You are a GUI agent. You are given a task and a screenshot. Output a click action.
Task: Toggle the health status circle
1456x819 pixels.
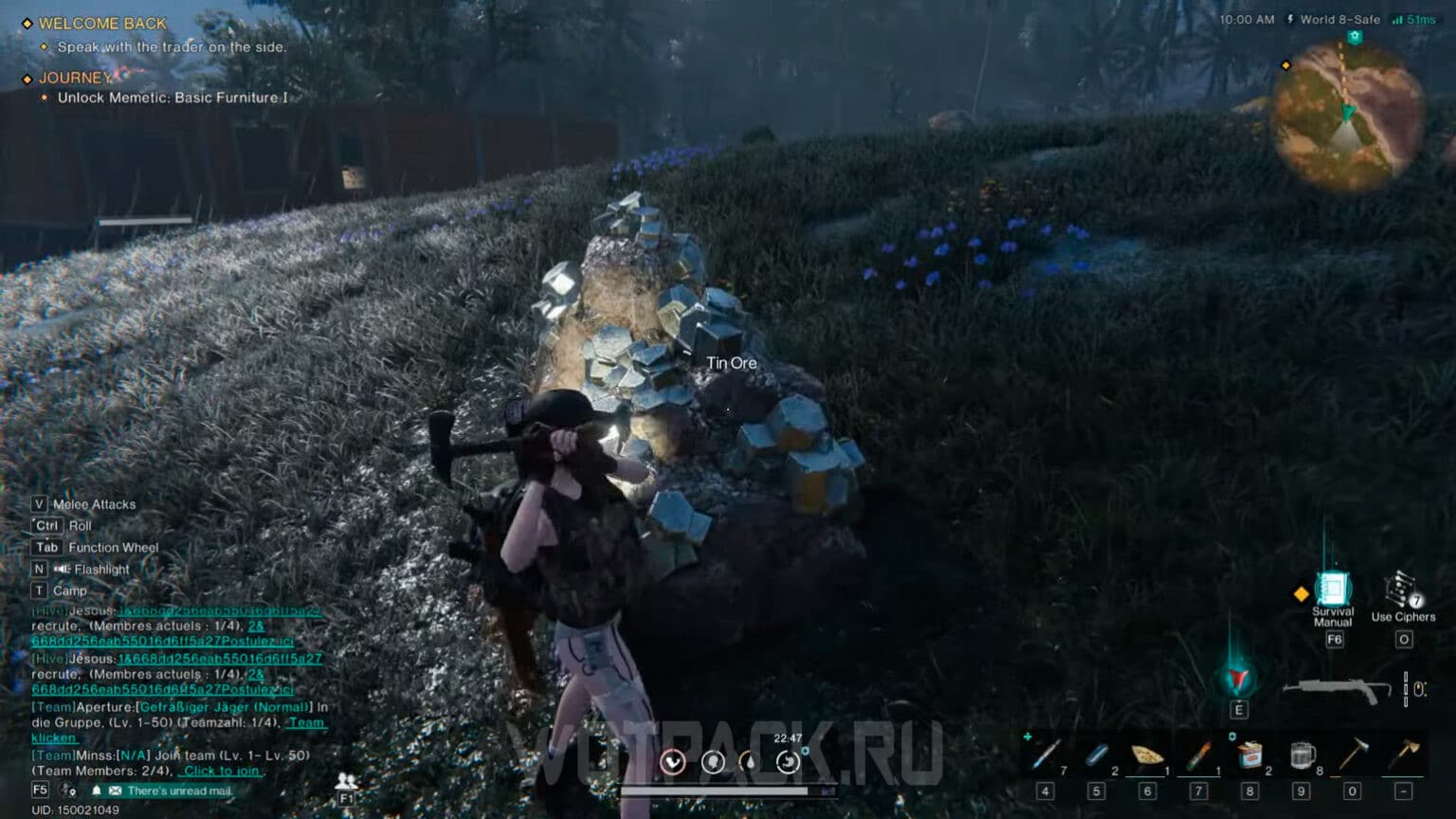coord(673,761)
